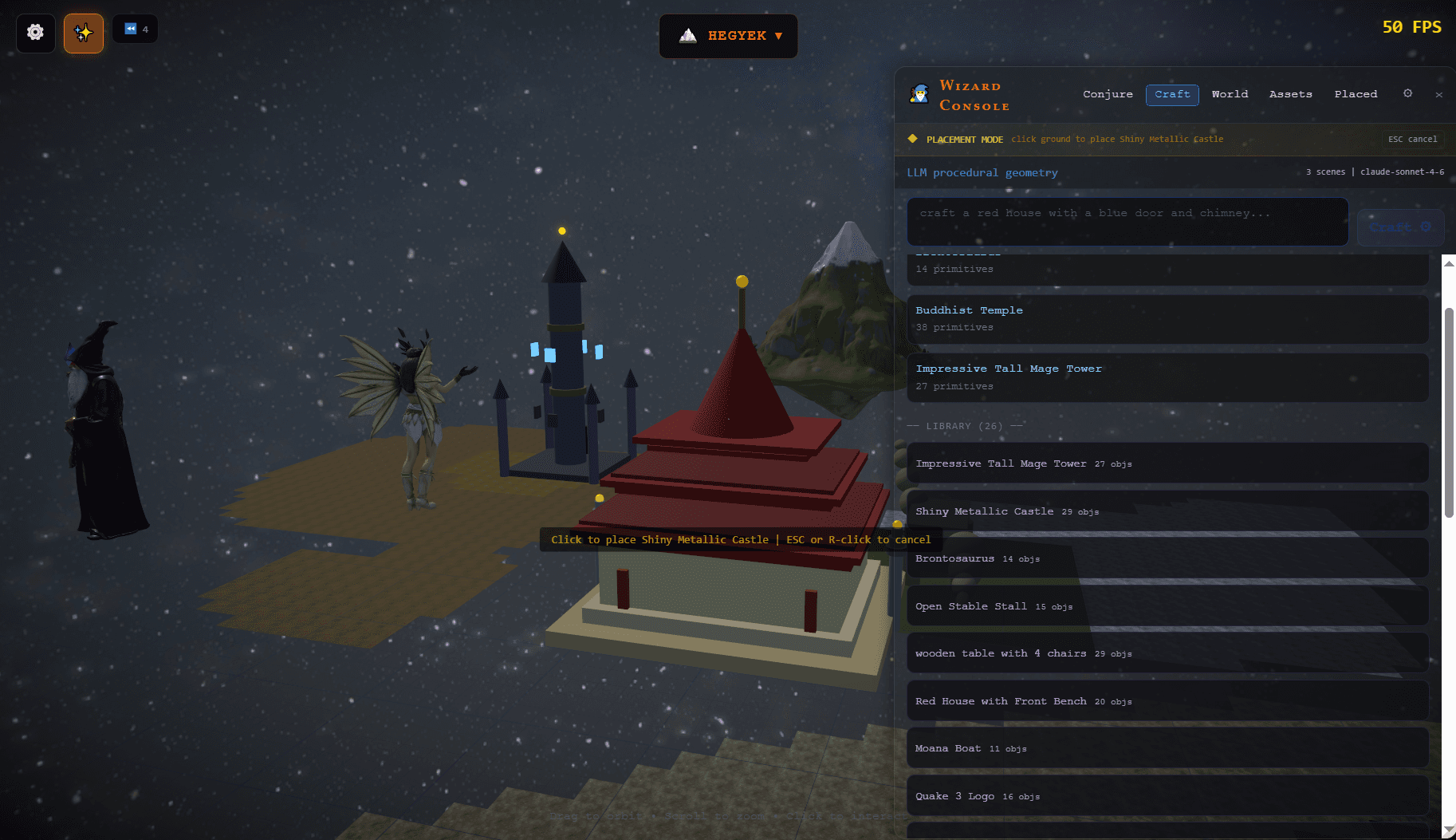Open the Assets tab
This screenshot has width=1456, height=840.
pyautogui.click(x=1290, y=94)
